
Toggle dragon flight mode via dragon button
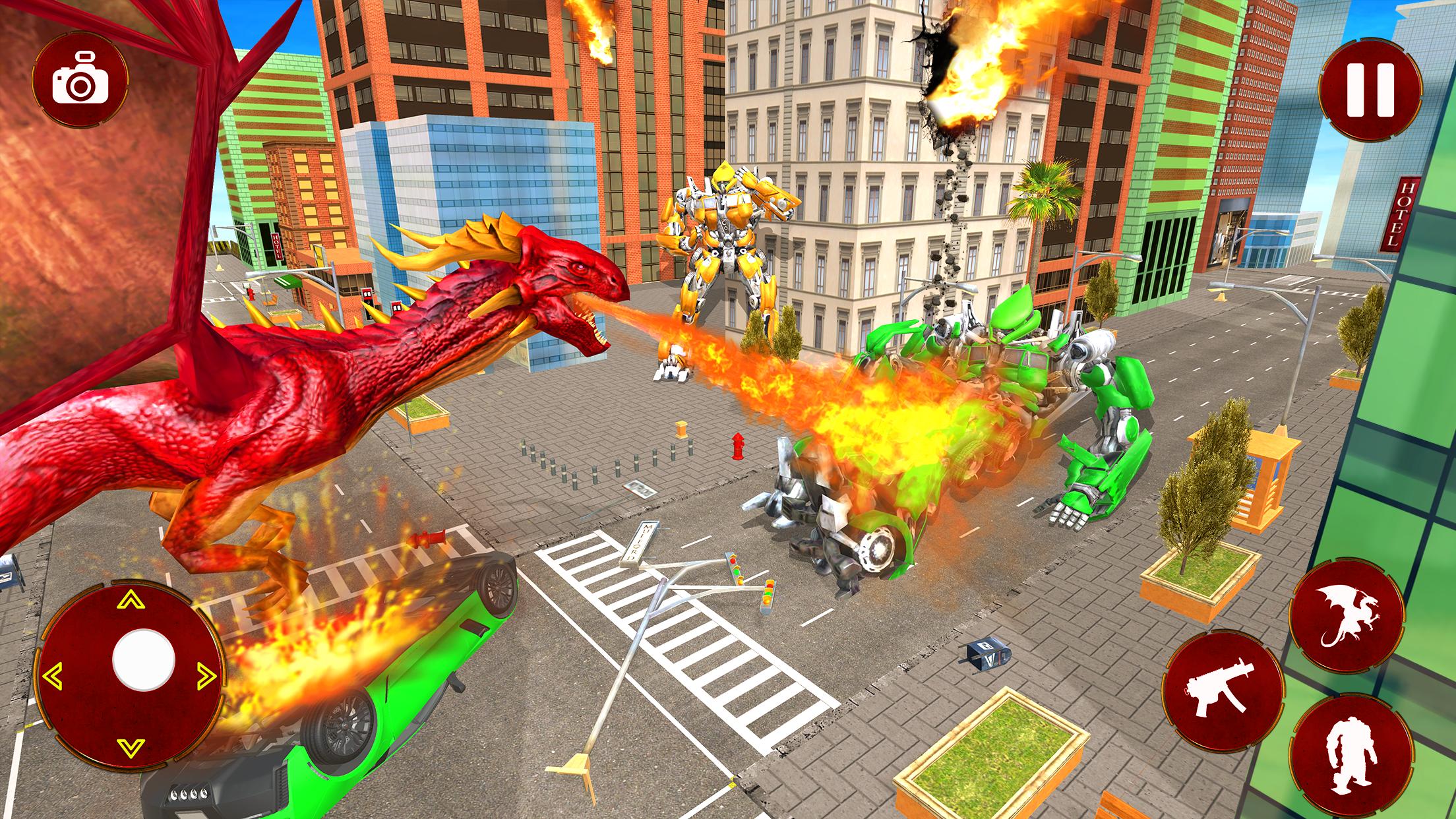click(1347, 617)
